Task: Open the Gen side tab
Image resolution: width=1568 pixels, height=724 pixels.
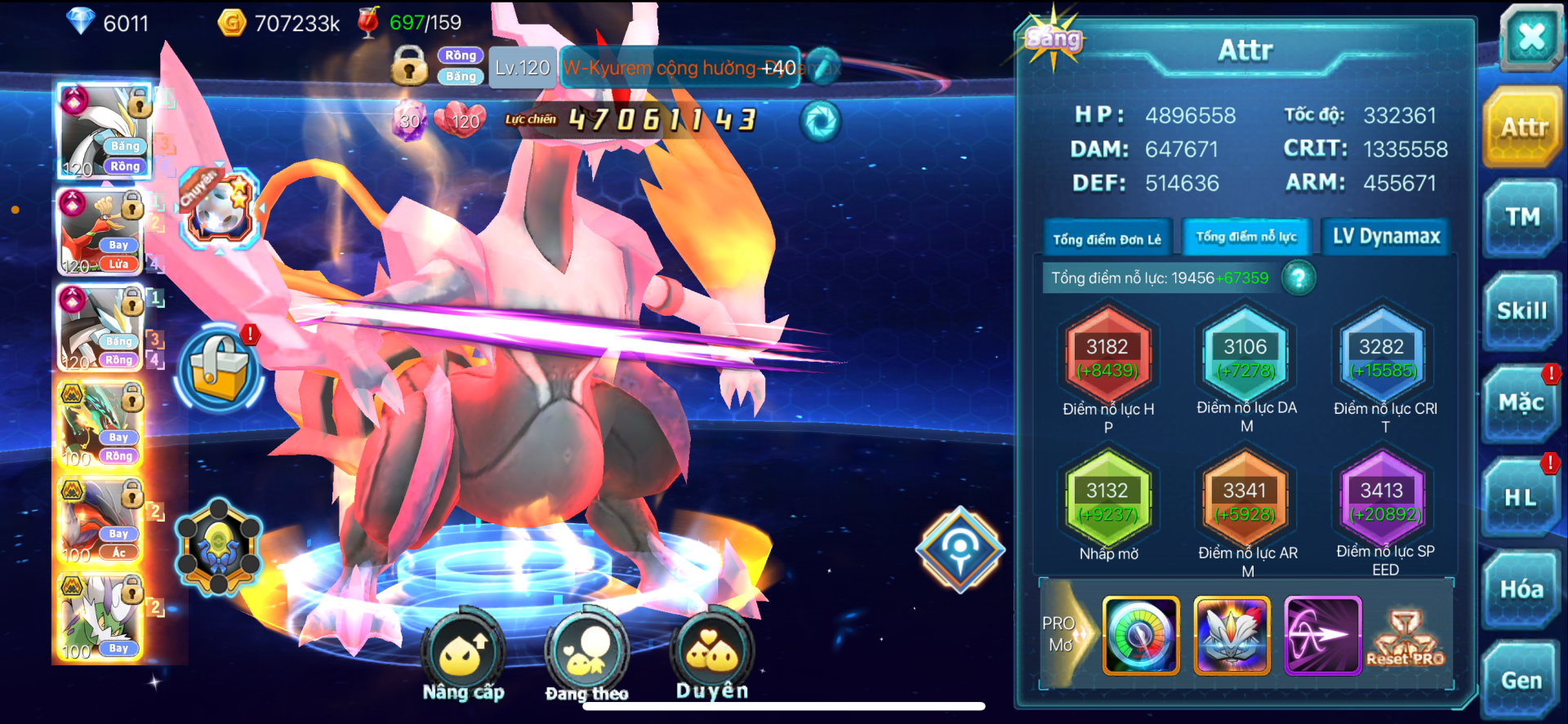Action: tap(1522, 680)
